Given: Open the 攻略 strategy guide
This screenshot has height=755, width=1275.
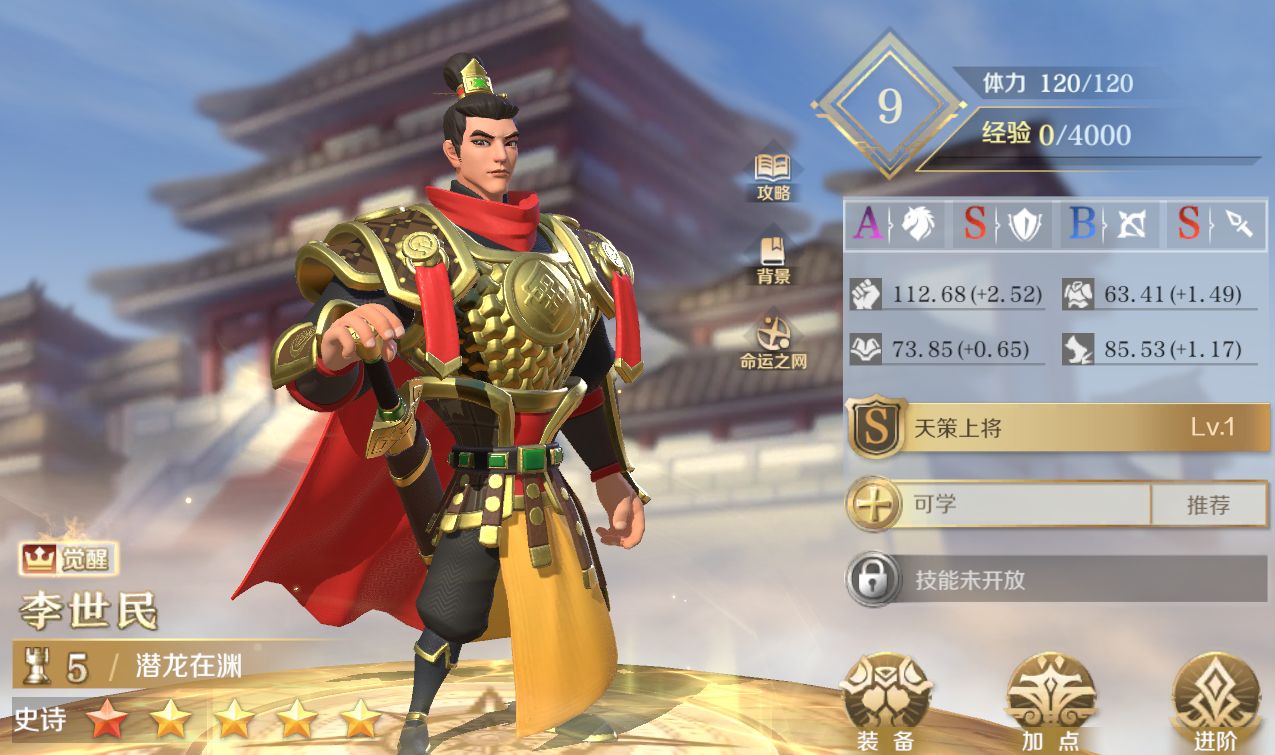Looking at the screenshot, I should tap(773, 176).
